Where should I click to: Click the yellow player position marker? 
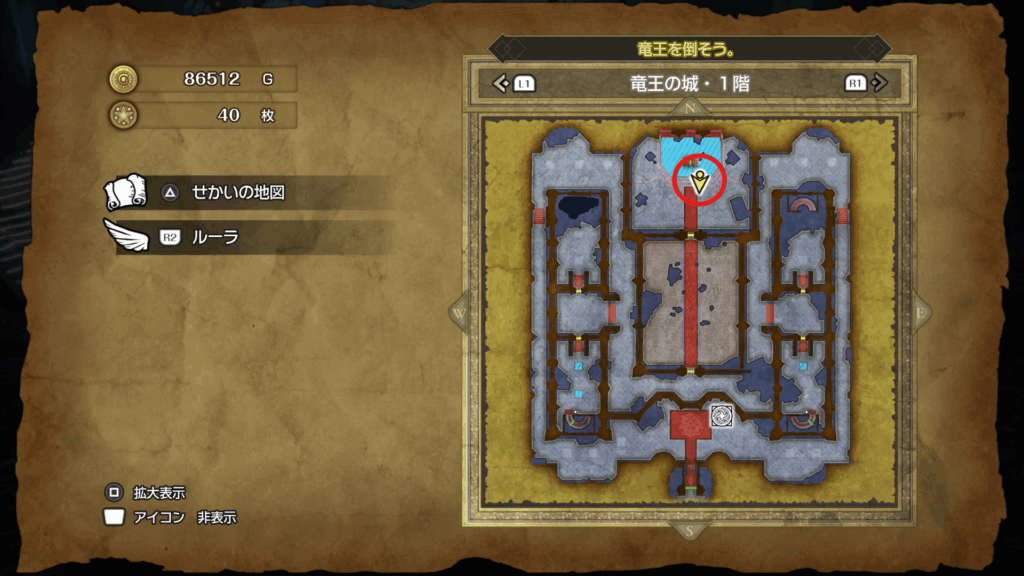click(x=702, y=181)
